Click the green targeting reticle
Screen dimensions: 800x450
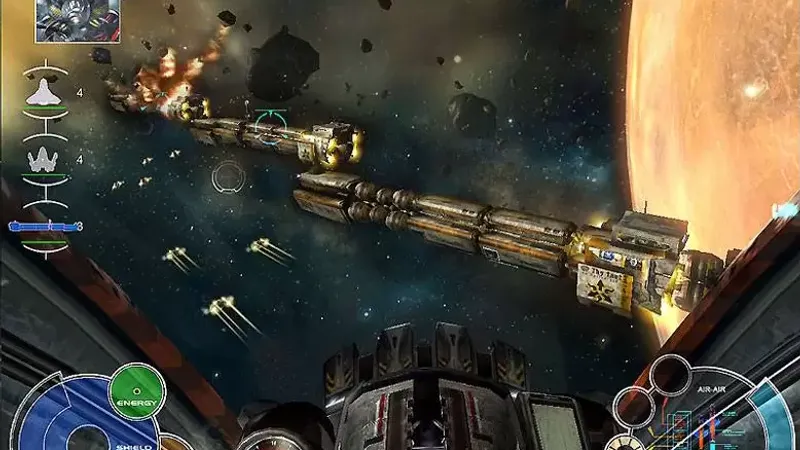(x=268, y=123)
